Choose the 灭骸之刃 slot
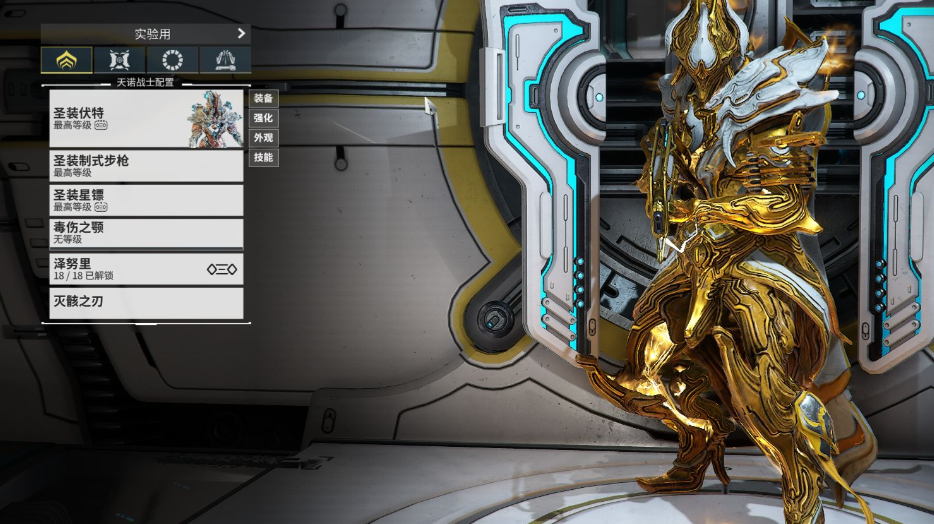Viewport: 934px width, 524px height. pos(147,302)
